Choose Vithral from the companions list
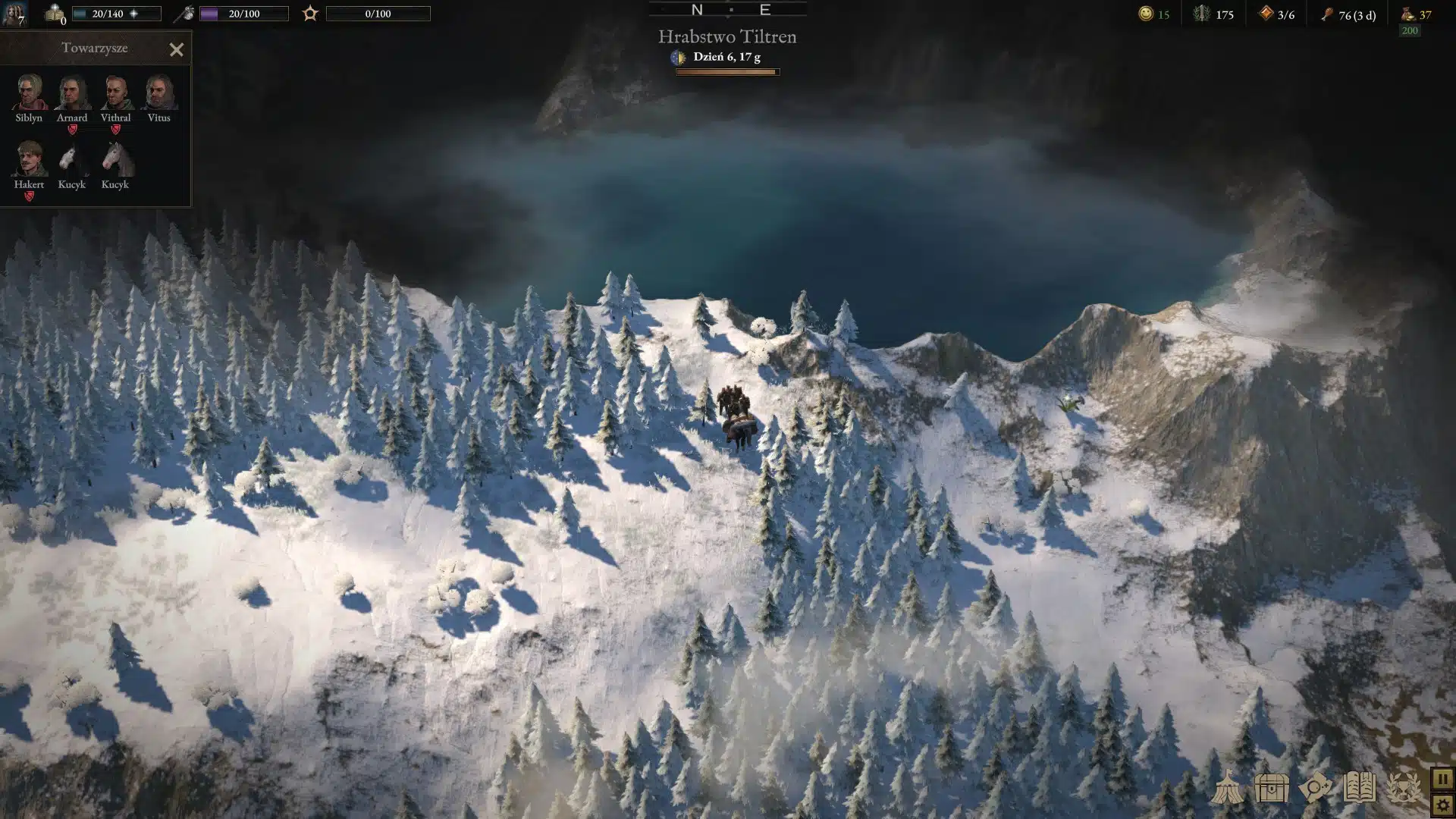The height and width of the screenshot is (819, 1456). click(x=115, y=93)
